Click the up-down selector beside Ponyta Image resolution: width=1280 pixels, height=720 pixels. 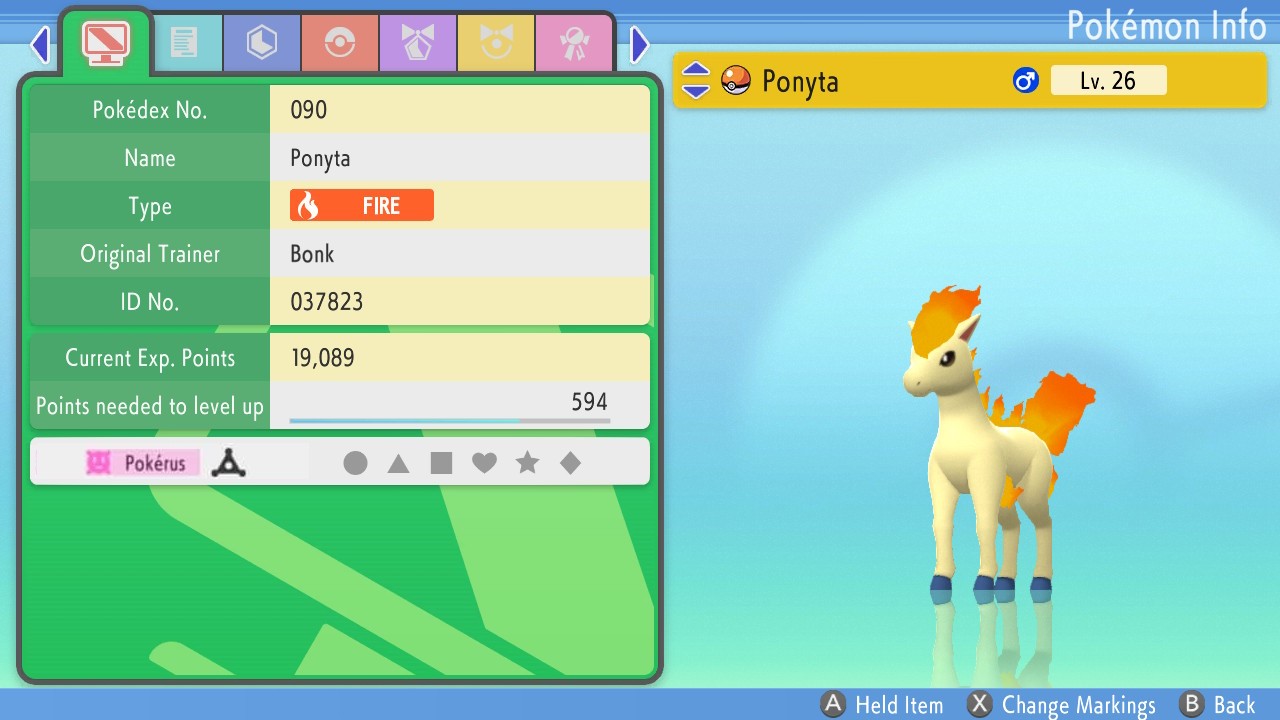click(x=695, y=80)
